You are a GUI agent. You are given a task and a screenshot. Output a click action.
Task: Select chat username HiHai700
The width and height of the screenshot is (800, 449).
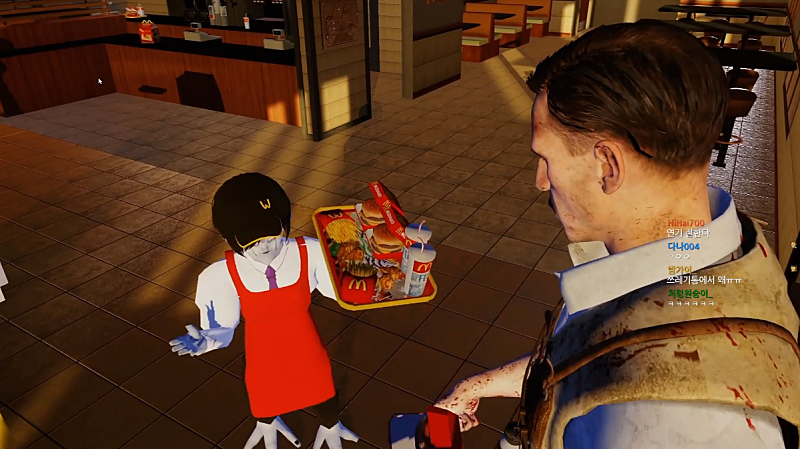tap(686, 222)
